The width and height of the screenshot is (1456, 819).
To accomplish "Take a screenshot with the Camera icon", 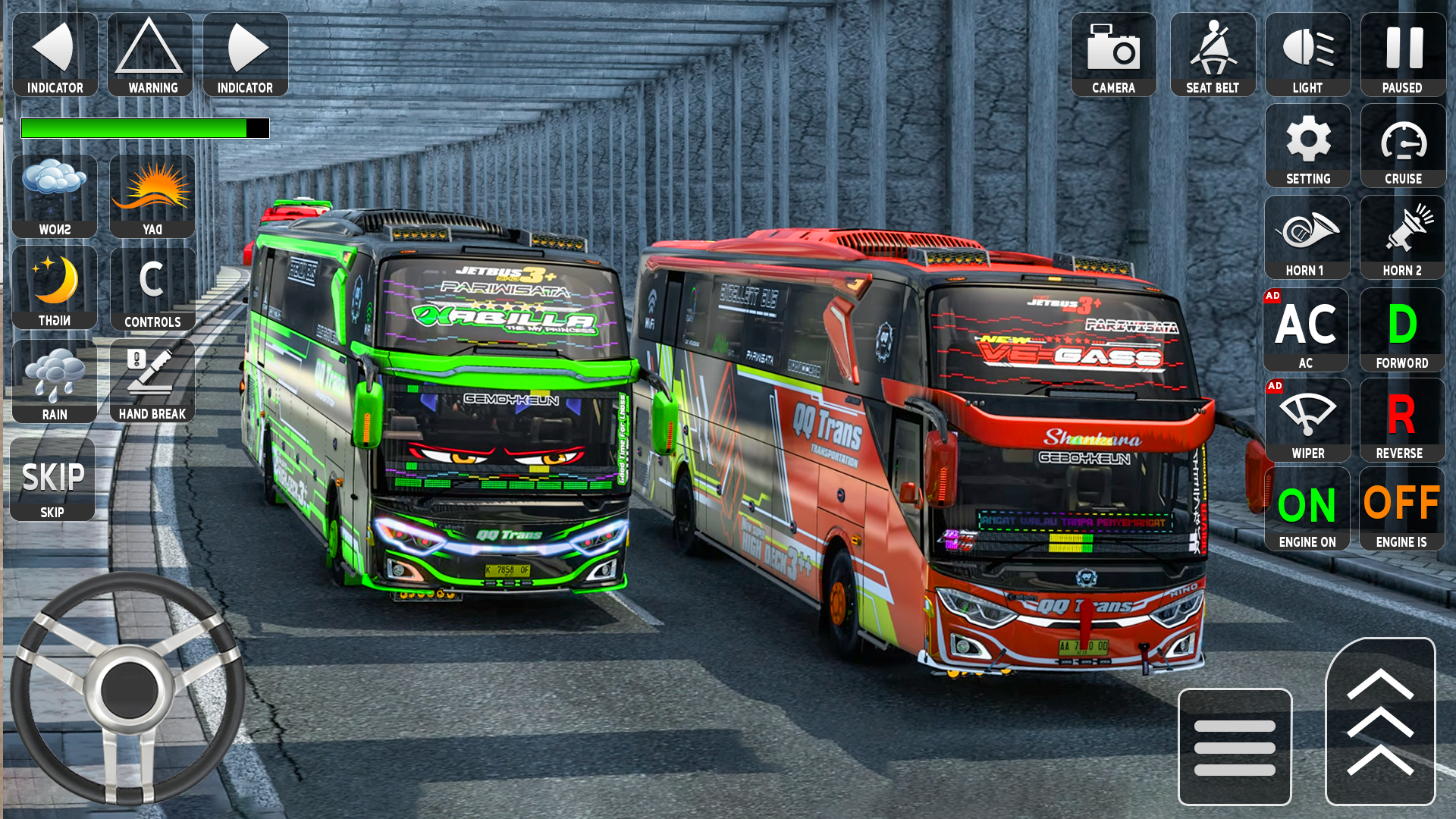I will [1112, 53].
